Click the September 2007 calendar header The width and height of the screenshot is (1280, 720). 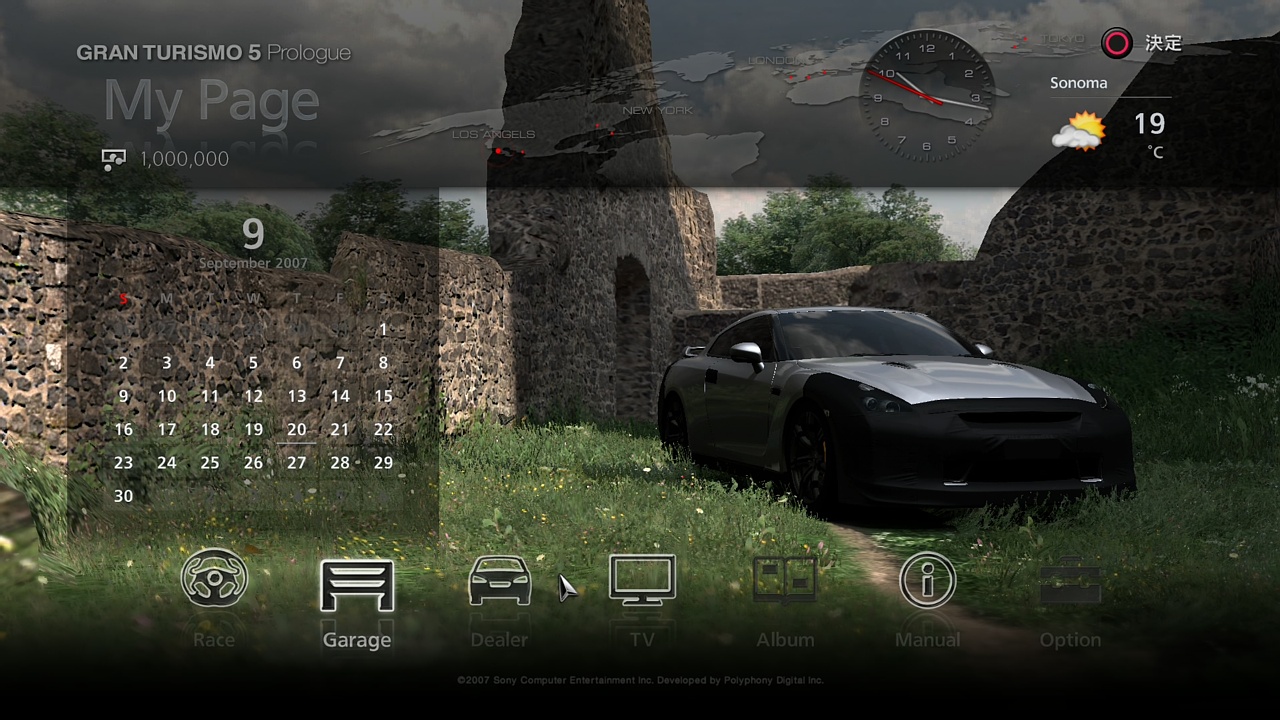tap(253, 263)
